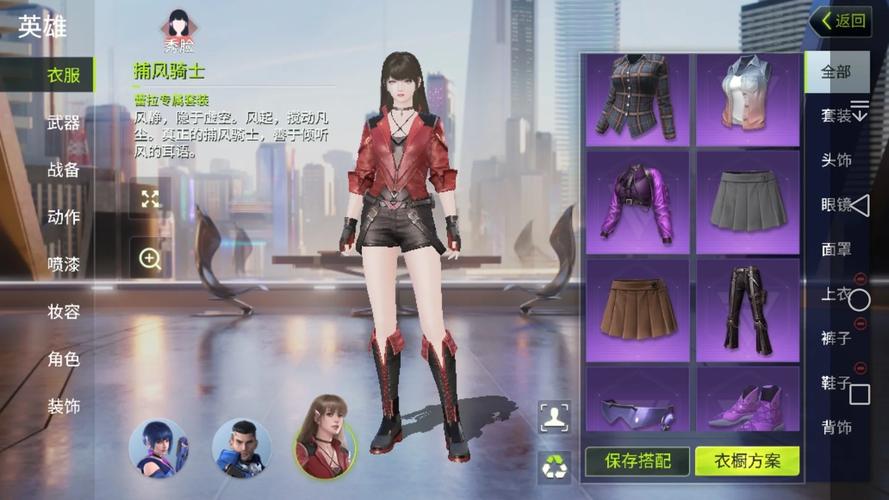Select the 动作 emotes menu
This screenshot has width=889, height=500.
63,217
